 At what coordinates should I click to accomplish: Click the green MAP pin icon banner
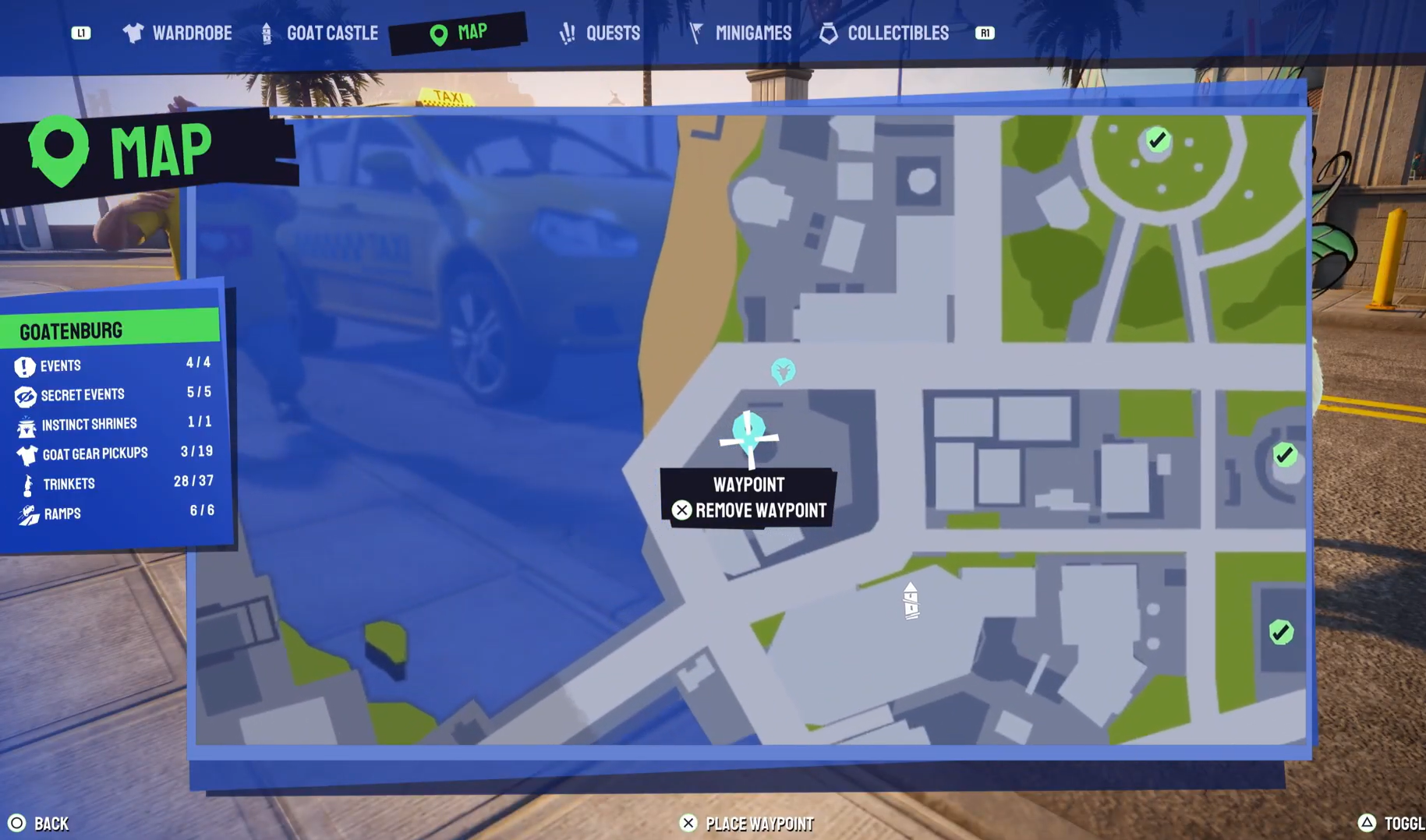[60, 150]
